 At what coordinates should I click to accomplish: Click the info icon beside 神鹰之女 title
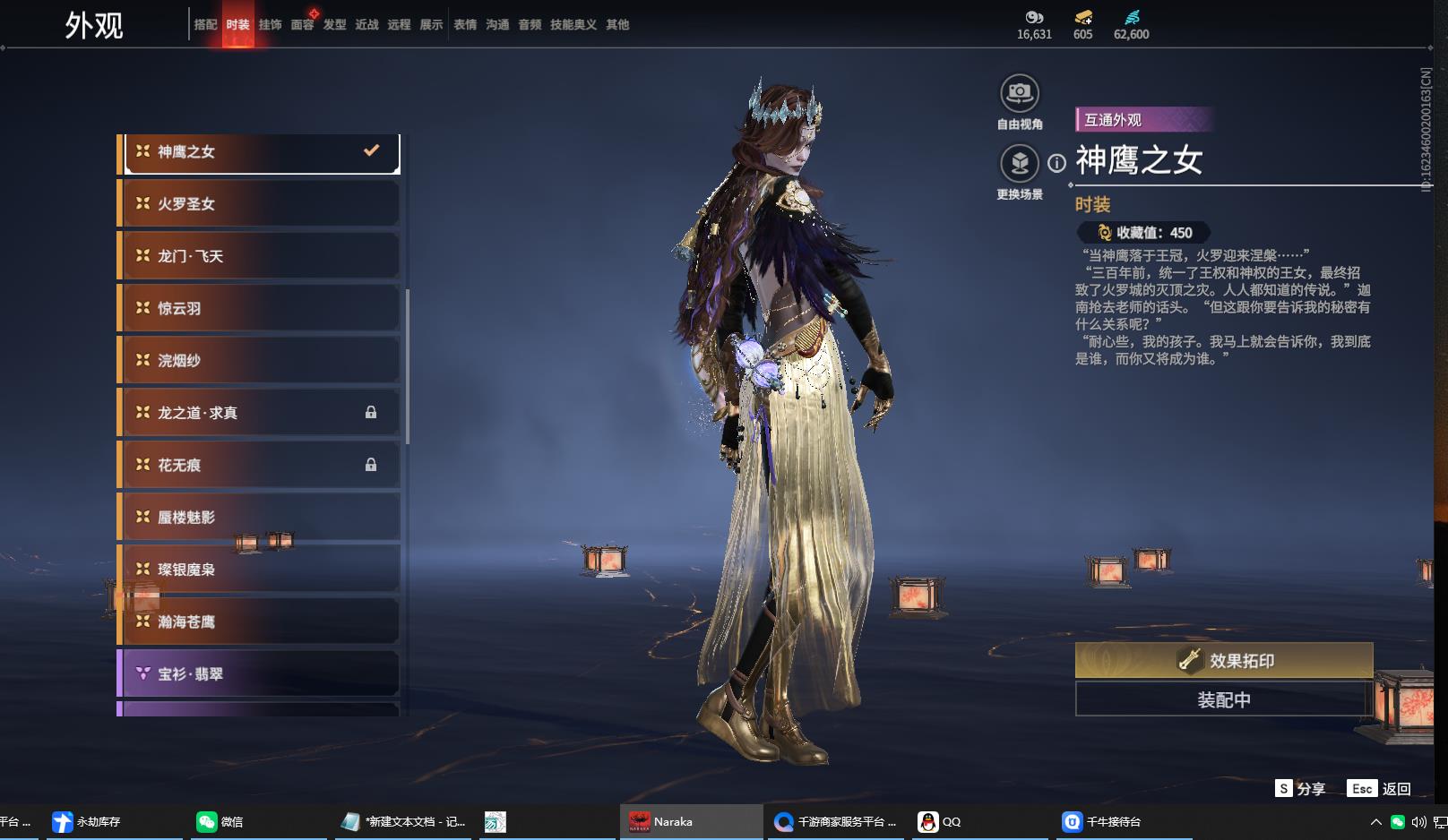(1057, 163)
